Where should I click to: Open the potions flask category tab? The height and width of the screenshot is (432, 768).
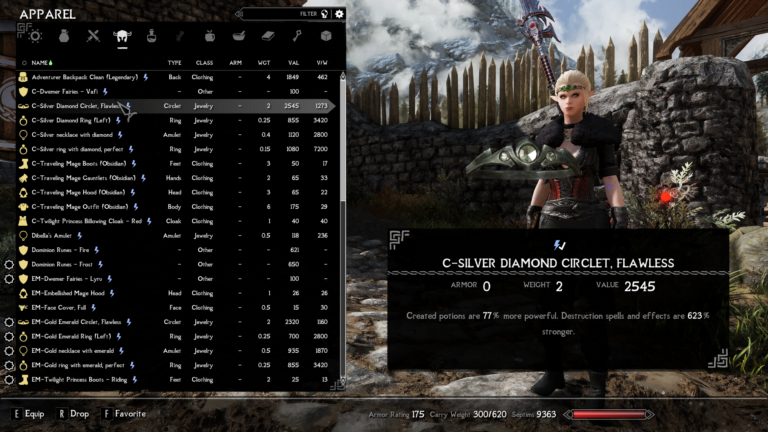click(151, 36)
